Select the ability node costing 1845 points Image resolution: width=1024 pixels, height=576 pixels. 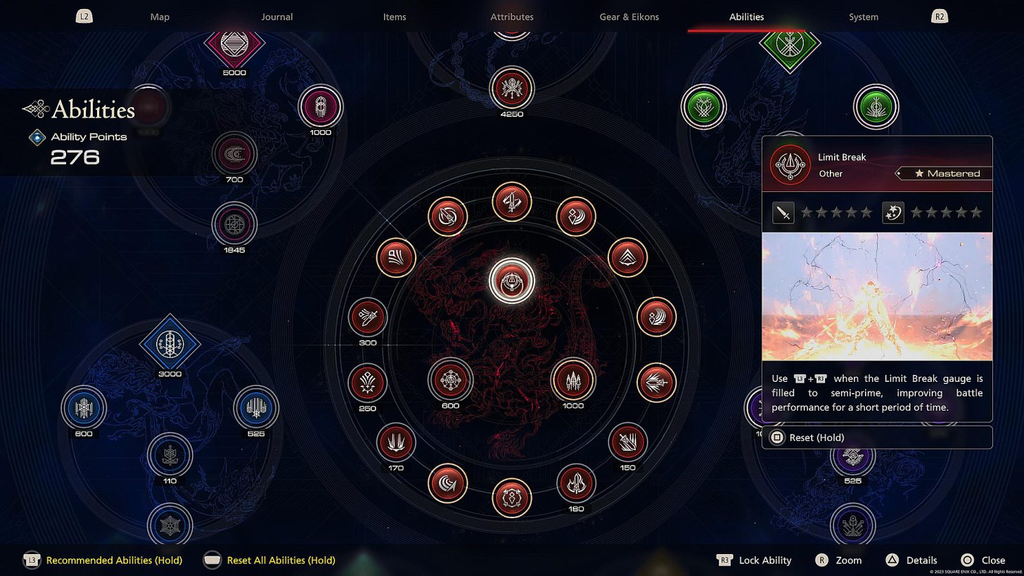click(234, 224)
